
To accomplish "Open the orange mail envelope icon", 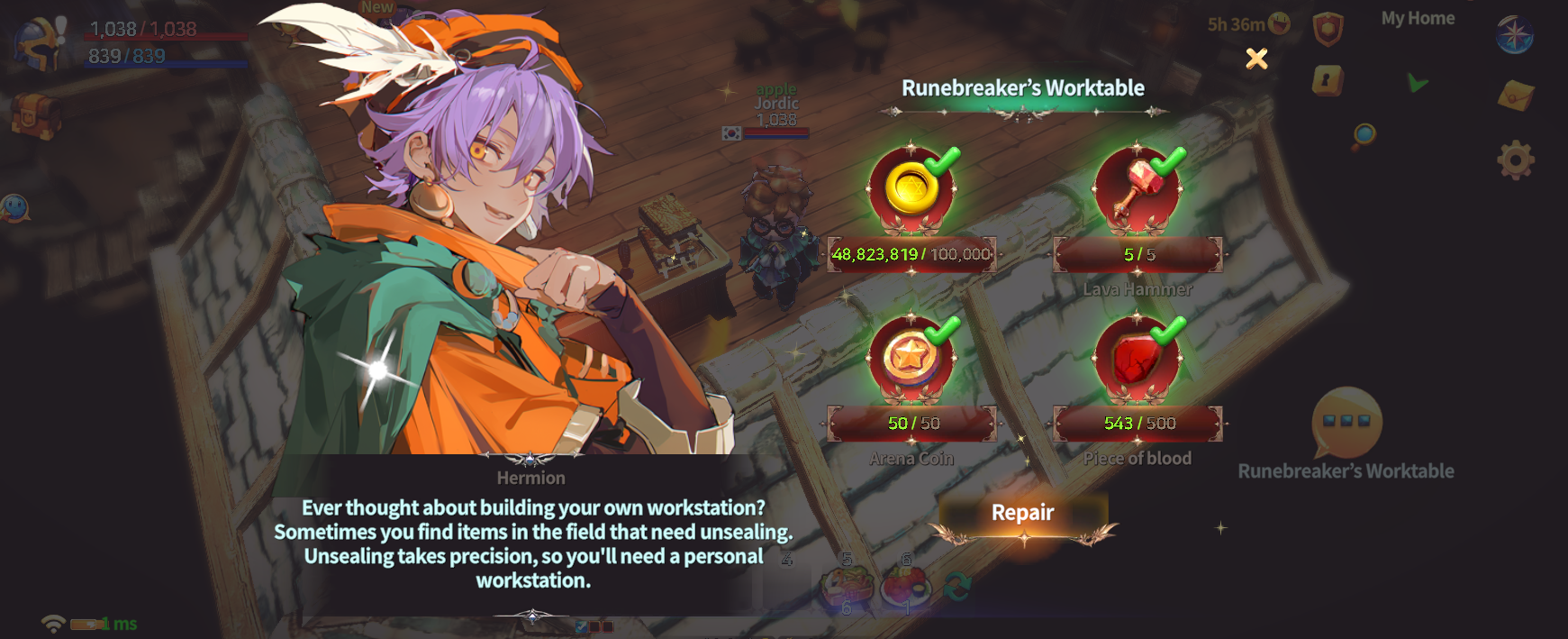I will click(x=1515, y=95).
